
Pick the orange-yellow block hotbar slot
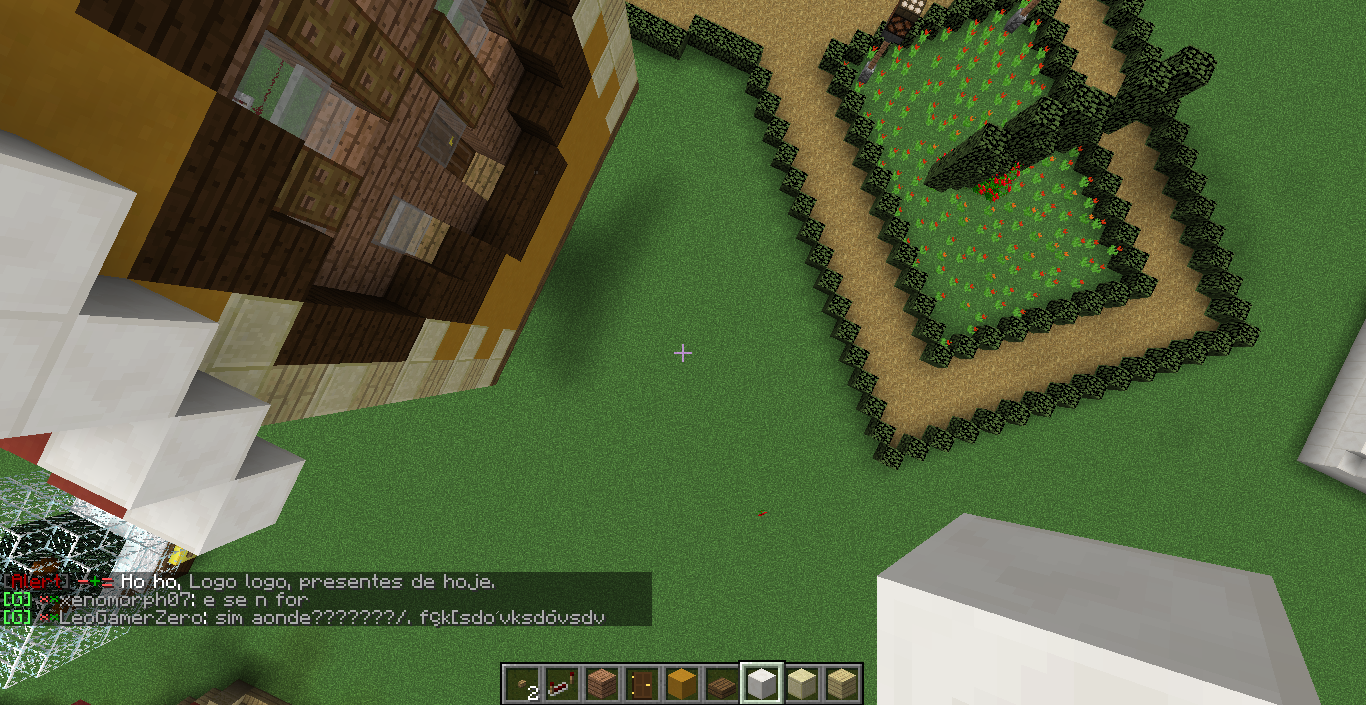pyautogui.click(x=681, y=684)
